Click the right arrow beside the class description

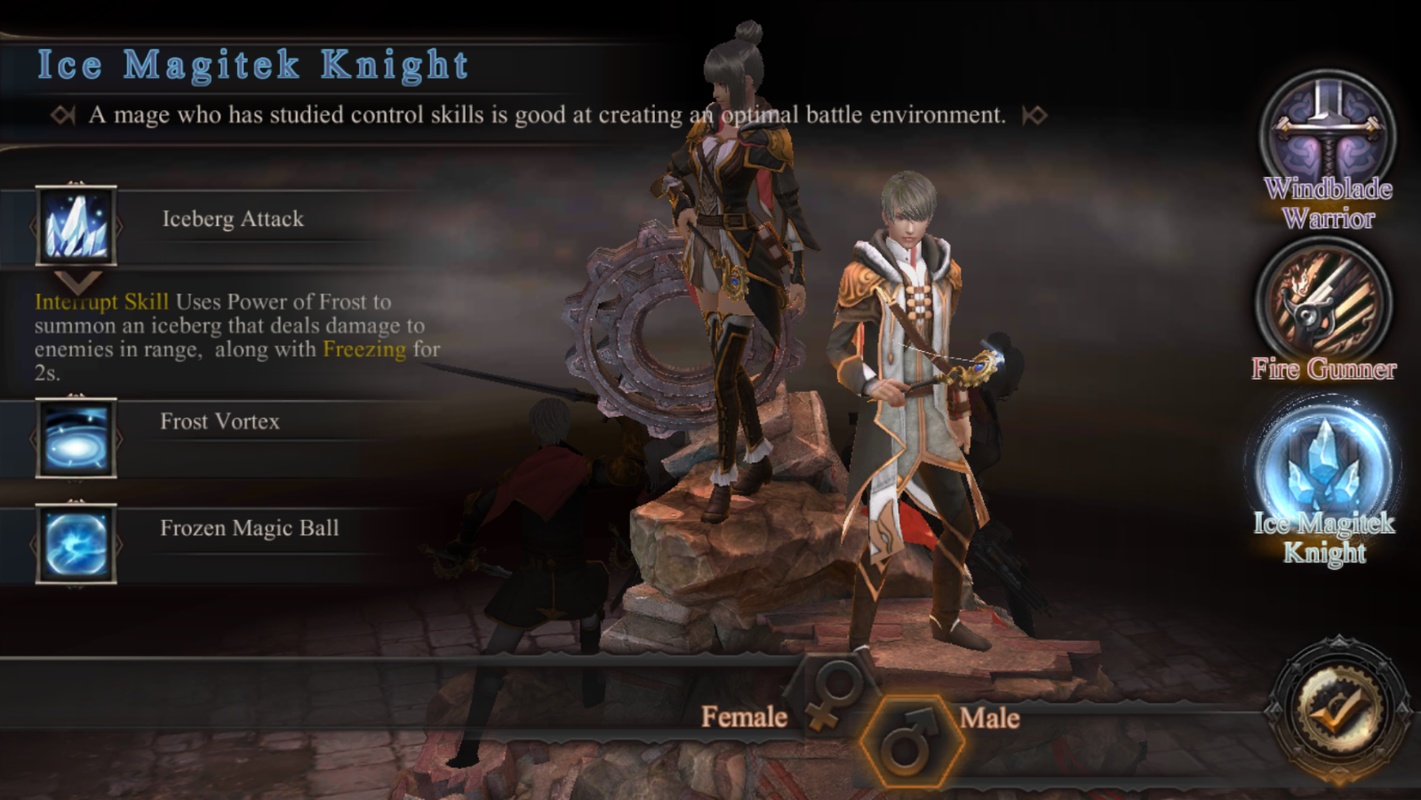click(1033, 113)
